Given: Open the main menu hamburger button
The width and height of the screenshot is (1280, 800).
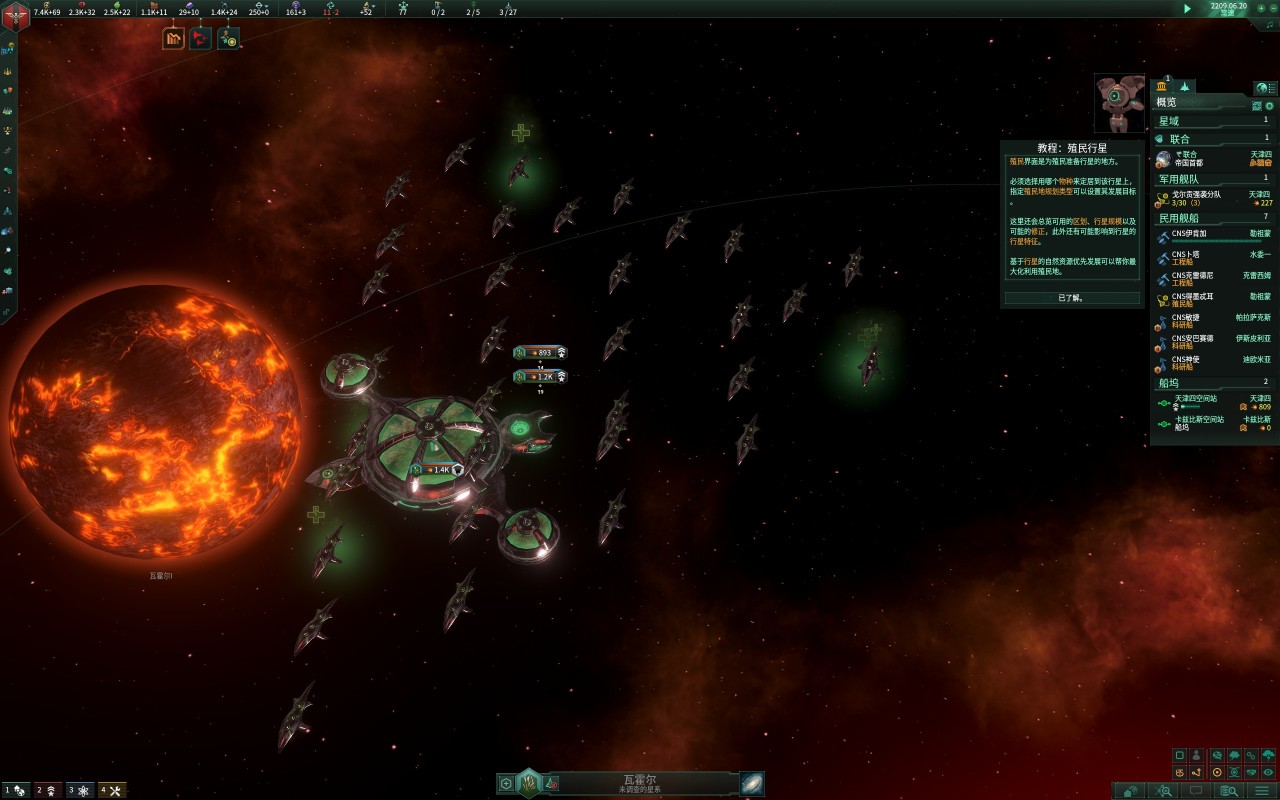Looking at the screenshot, I should 1262,791.
